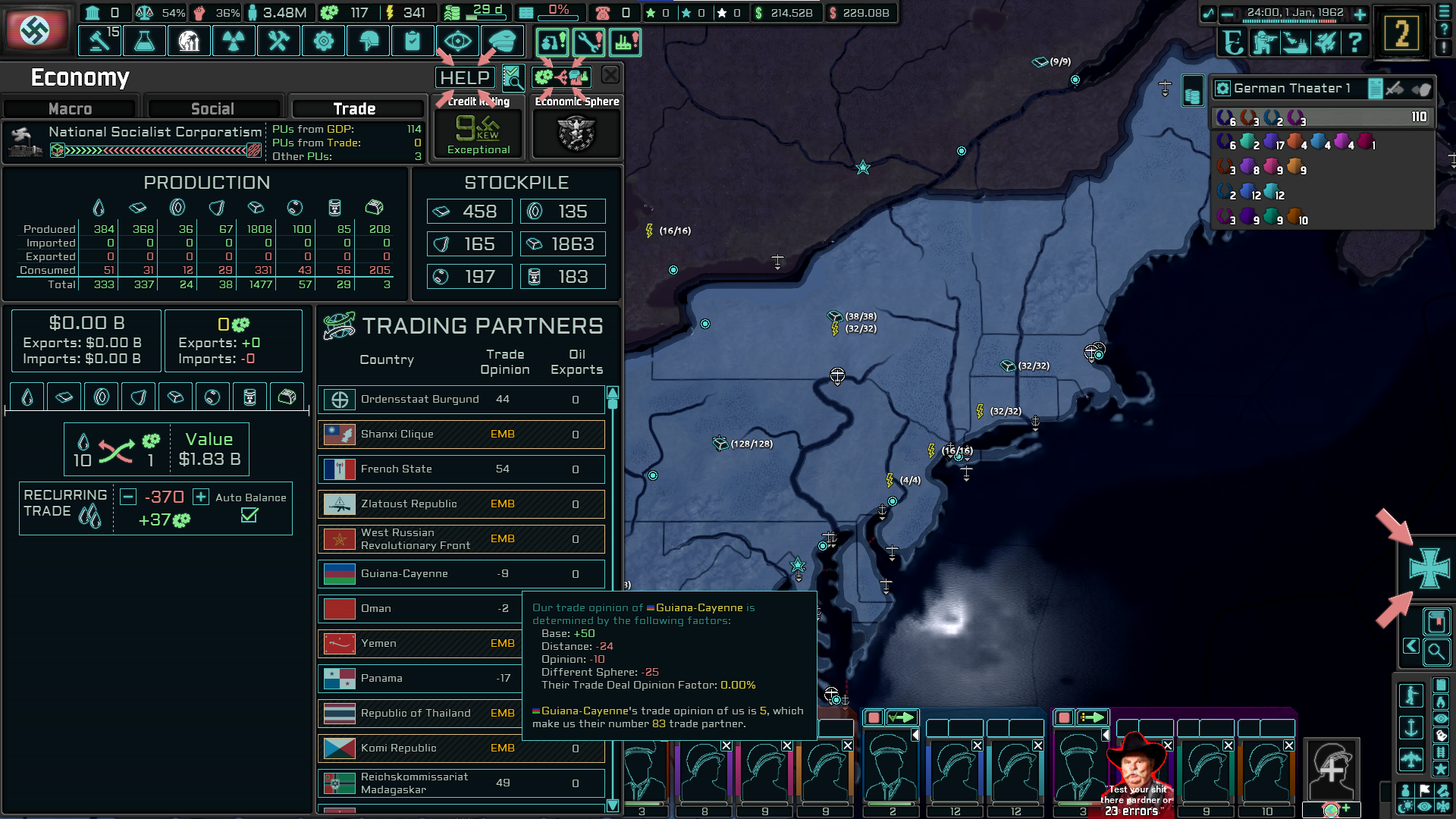Switch to the Macro tab
Screen dimensions: 1456x819
click(x=68, y=108)
